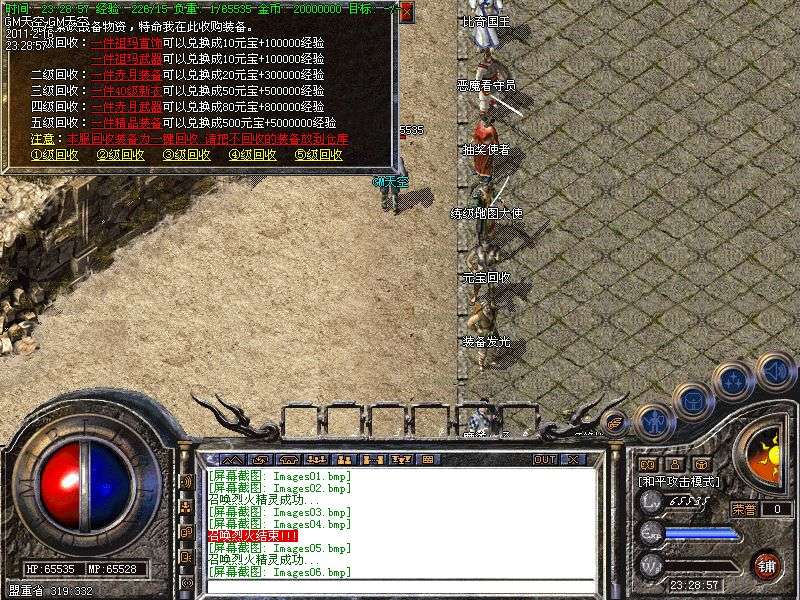Choose the ①级回收 recycle option
This screenshot has height=600, width=800.
click(x=55, y=155)
